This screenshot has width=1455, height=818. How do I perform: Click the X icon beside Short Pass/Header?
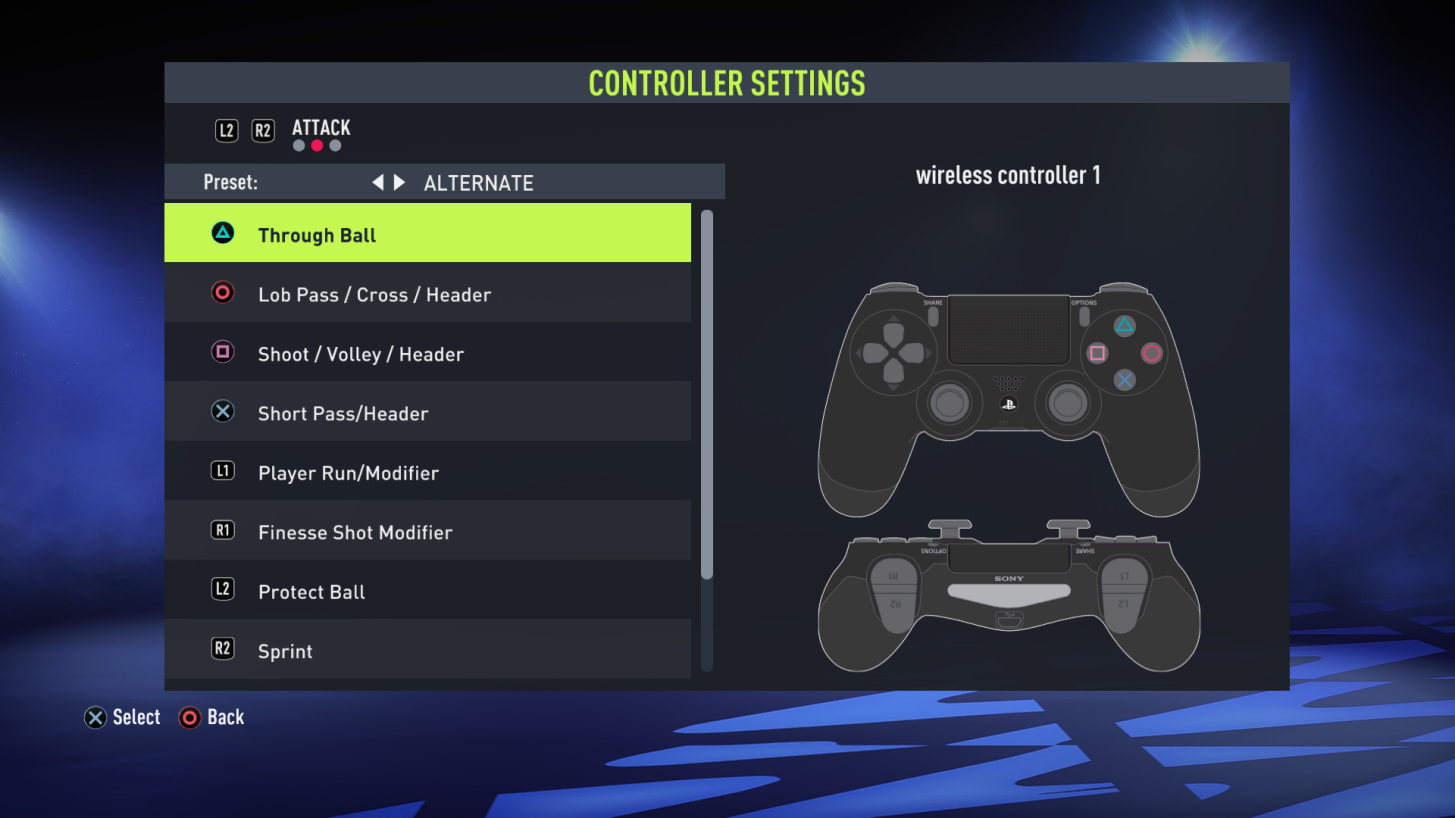(222, 411)
